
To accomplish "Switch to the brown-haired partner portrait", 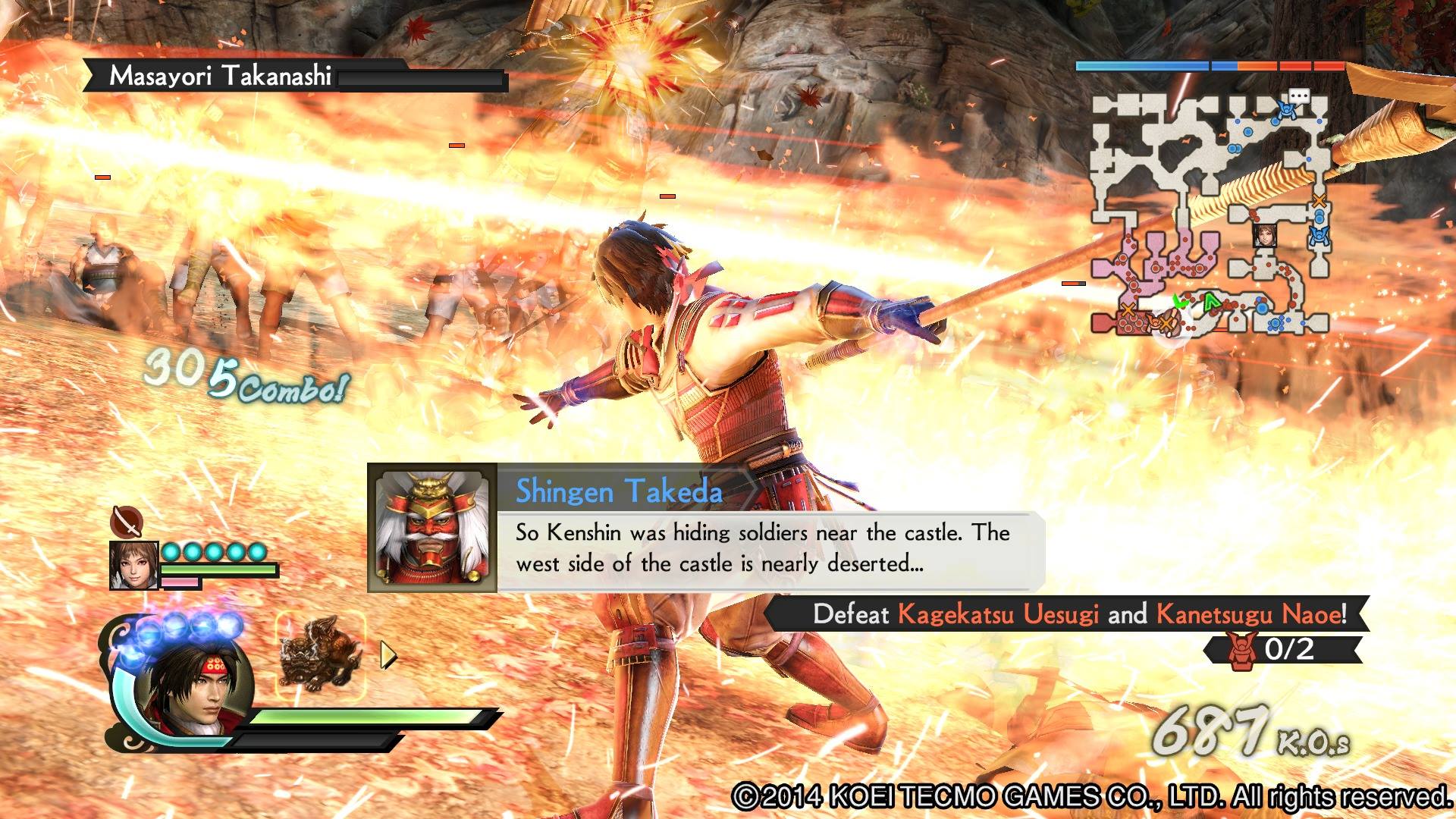I will pyautogui.click(x=134, y=566).
